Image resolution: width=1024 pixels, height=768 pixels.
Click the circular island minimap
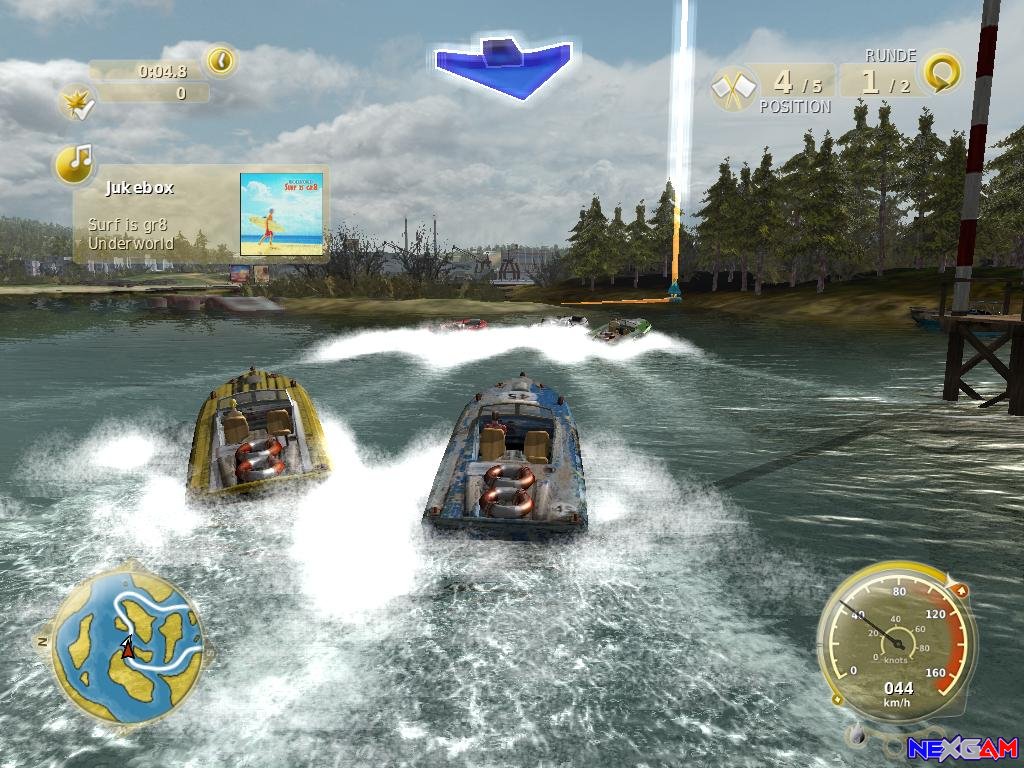pyautogui.click(x=127, y=644)
